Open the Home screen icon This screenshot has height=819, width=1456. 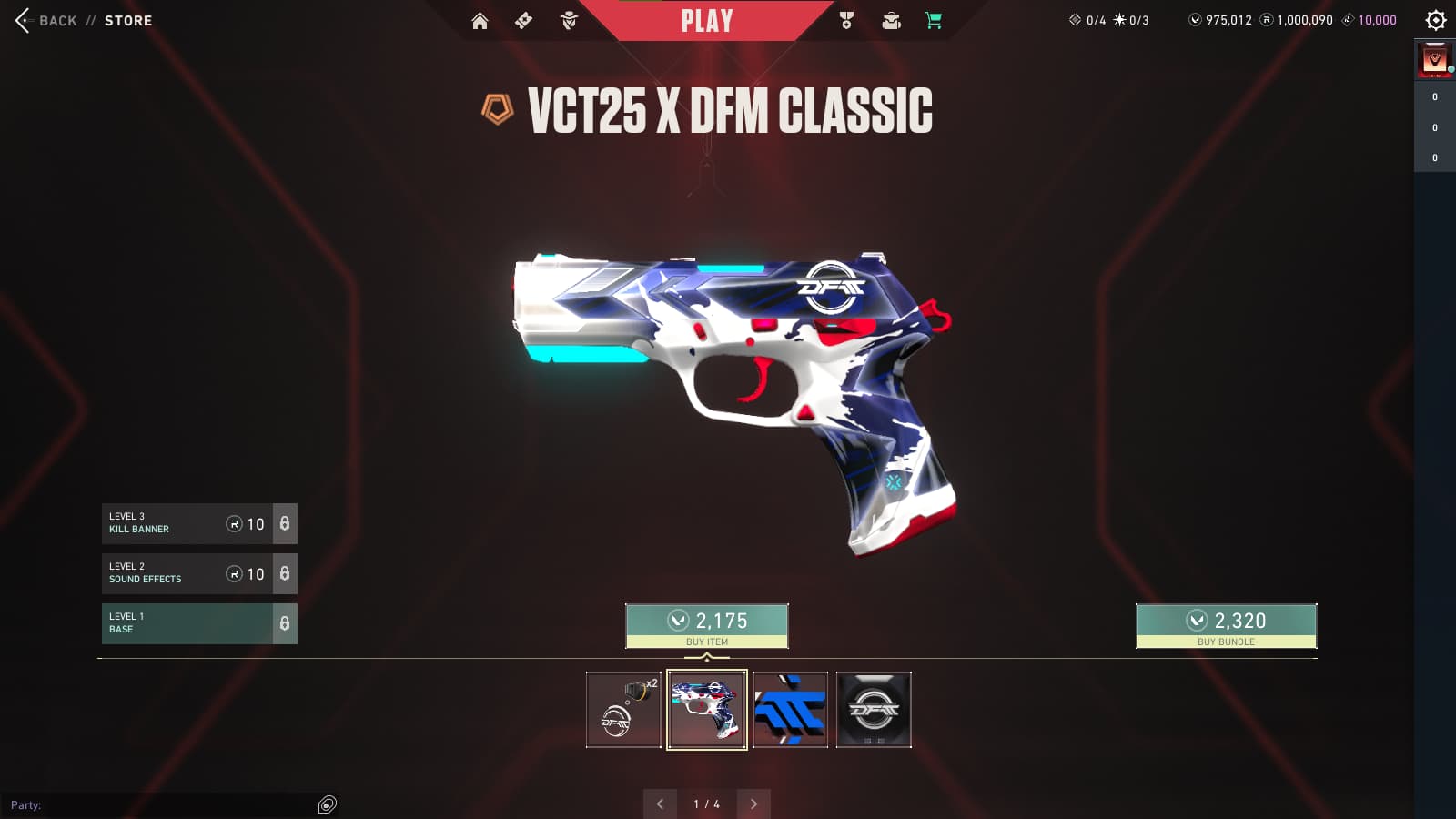(480, 21)
